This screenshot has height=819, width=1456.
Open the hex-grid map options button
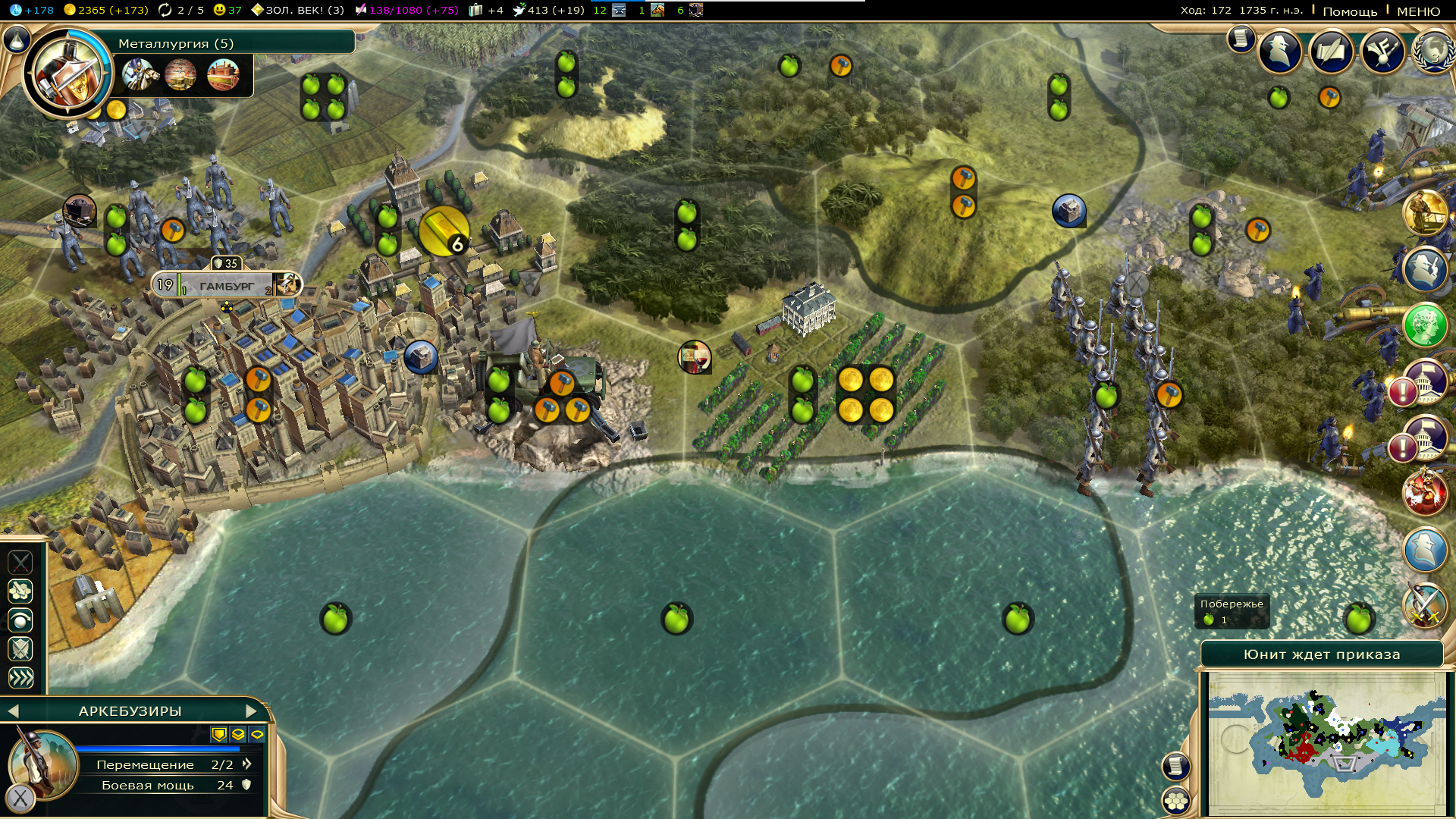[1176, 800]
